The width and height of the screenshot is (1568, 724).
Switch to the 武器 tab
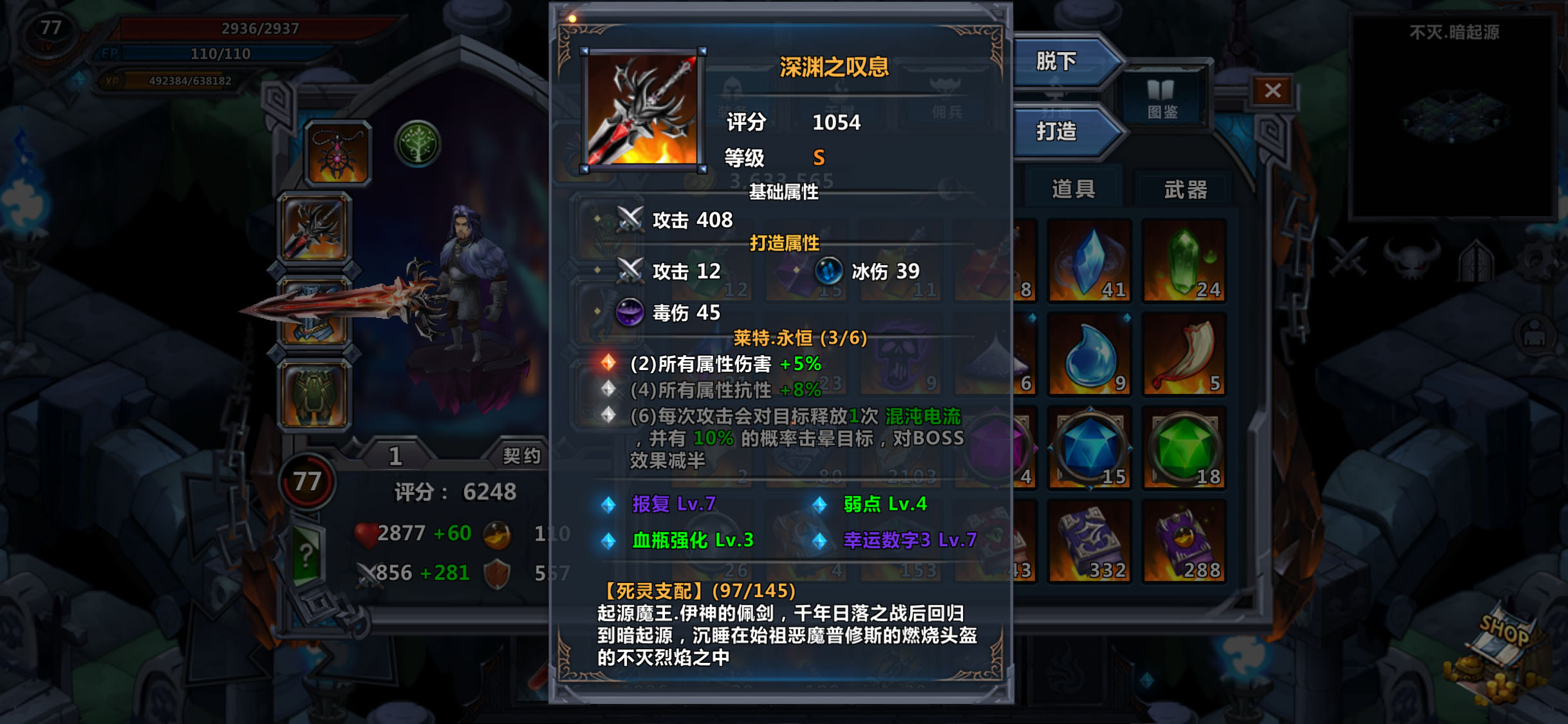pos(1184,189)
